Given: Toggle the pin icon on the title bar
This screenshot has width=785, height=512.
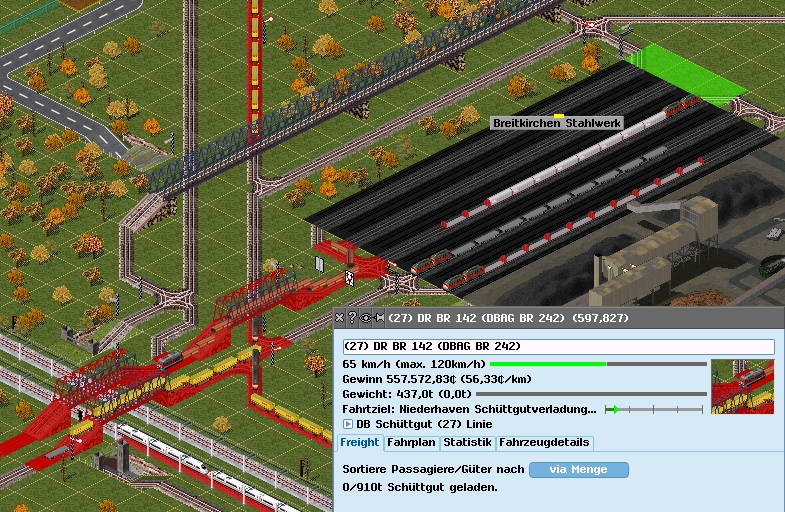Looking at the screenshot, I should tap(378, 318).
